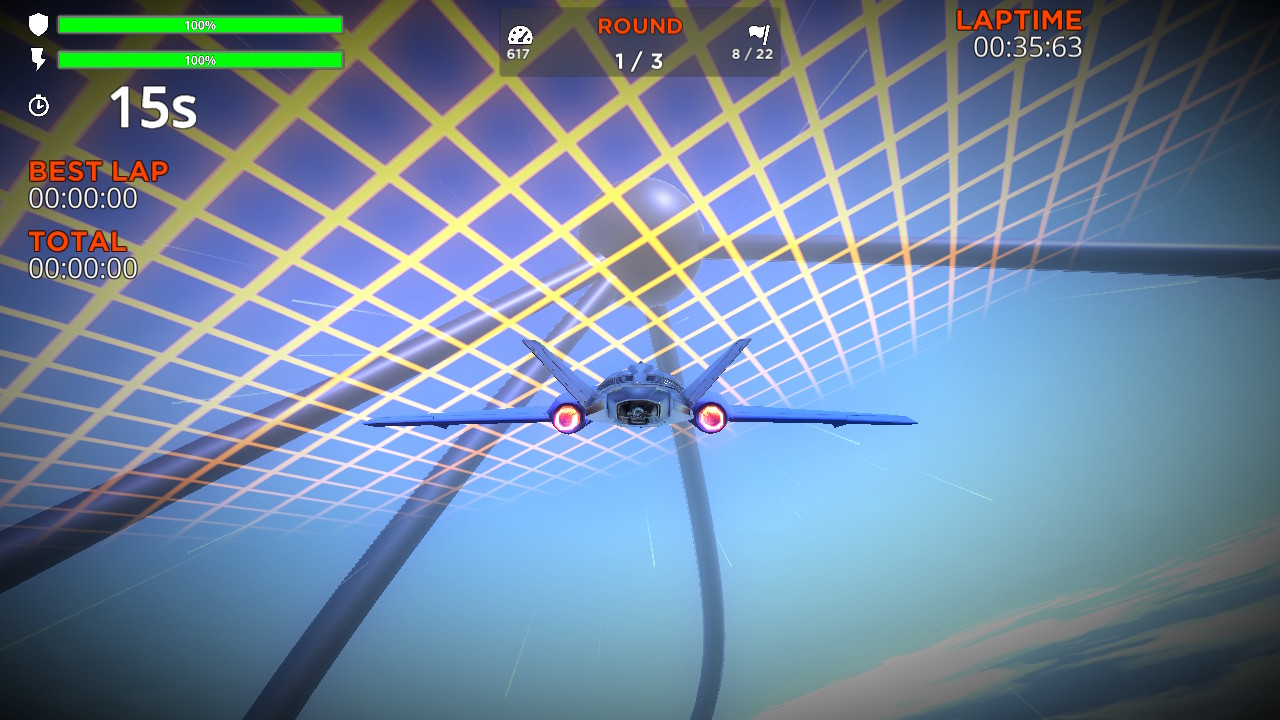Click the stopwatch icon beside the 15s timer

(x=38, y=103)
